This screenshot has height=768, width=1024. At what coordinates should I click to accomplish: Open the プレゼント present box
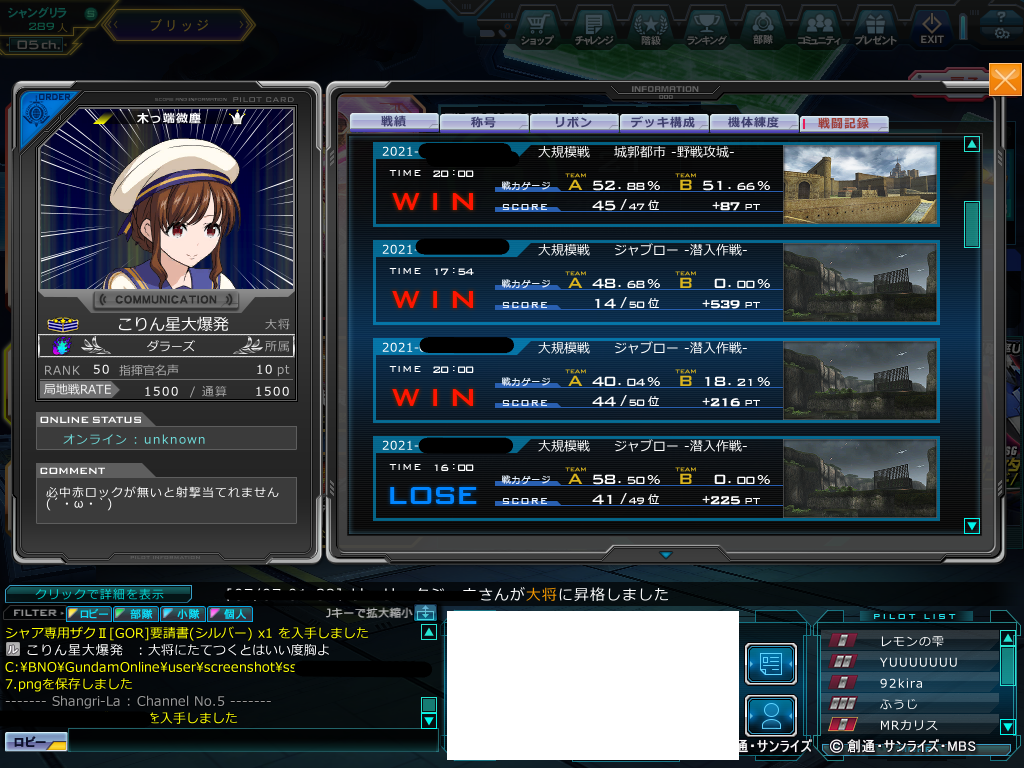[x=875, y=28]
